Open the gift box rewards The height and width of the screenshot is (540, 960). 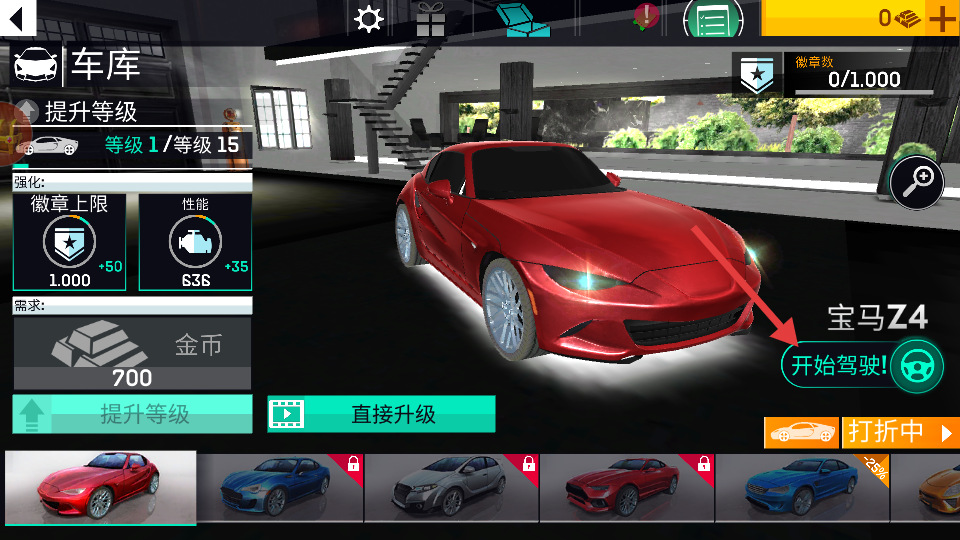click(x=431, y=19)
